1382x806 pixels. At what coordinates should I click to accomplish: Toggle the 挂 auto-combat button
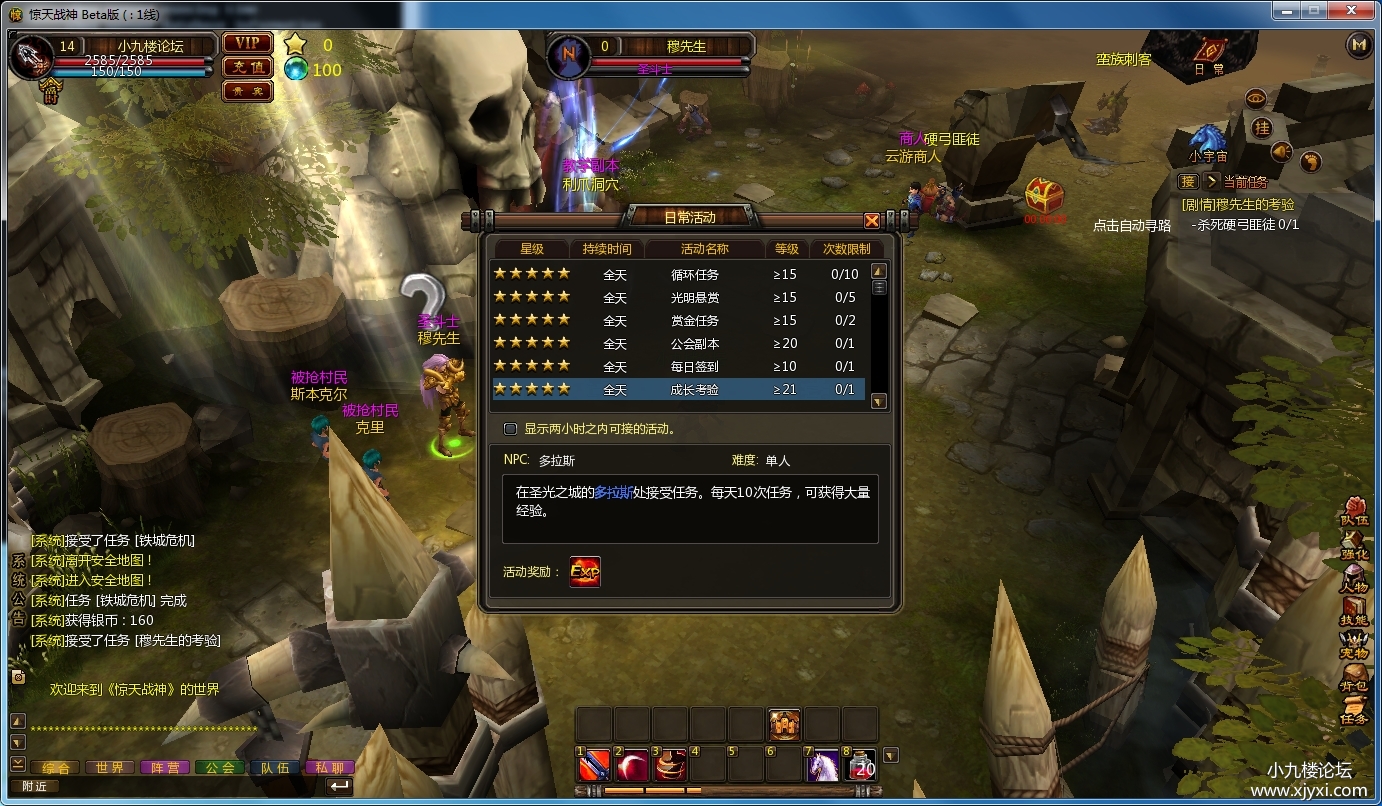pos(1262,128)
